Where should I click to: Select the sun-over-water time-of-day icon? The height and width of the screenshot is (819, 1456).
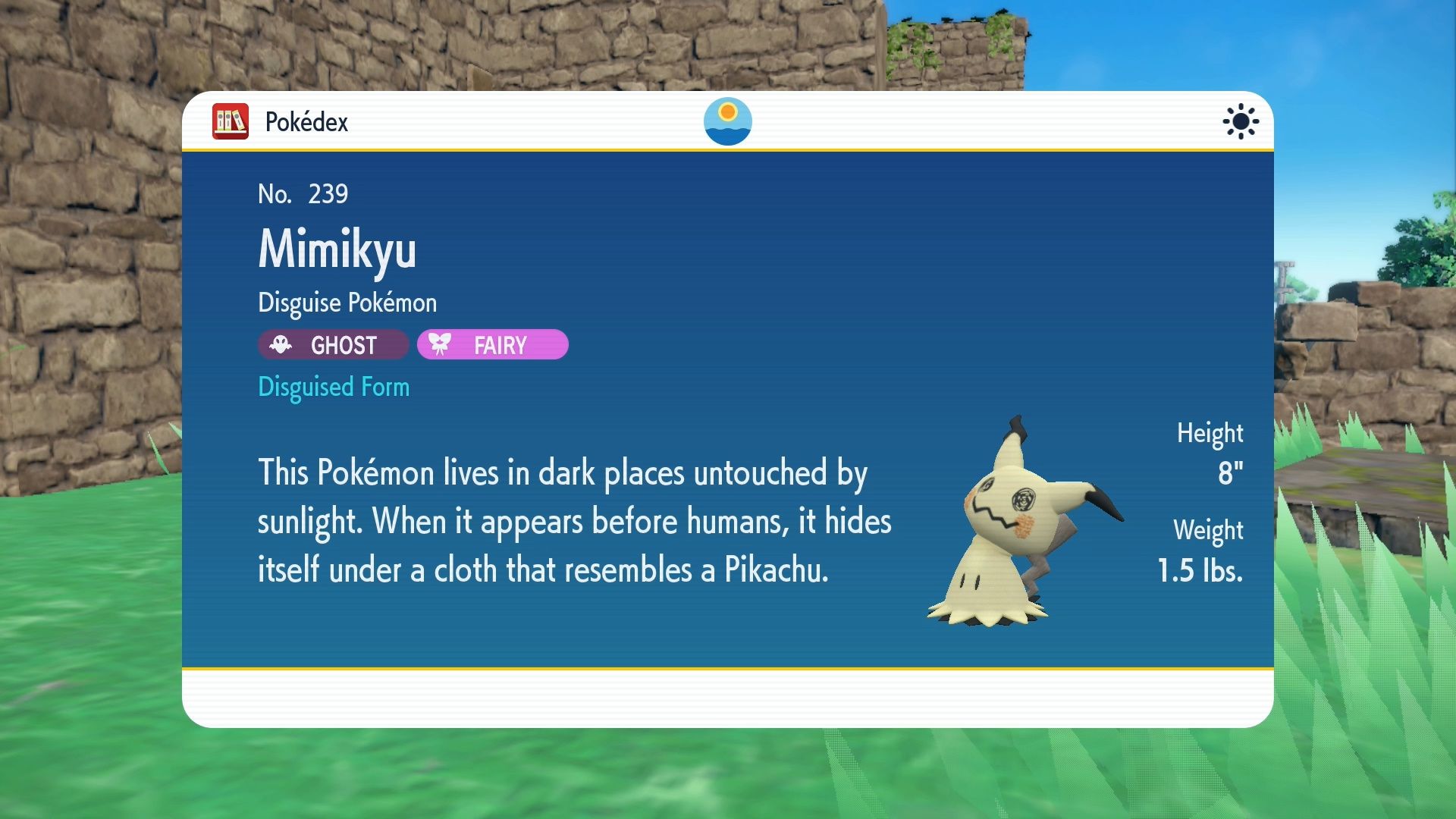727,121
